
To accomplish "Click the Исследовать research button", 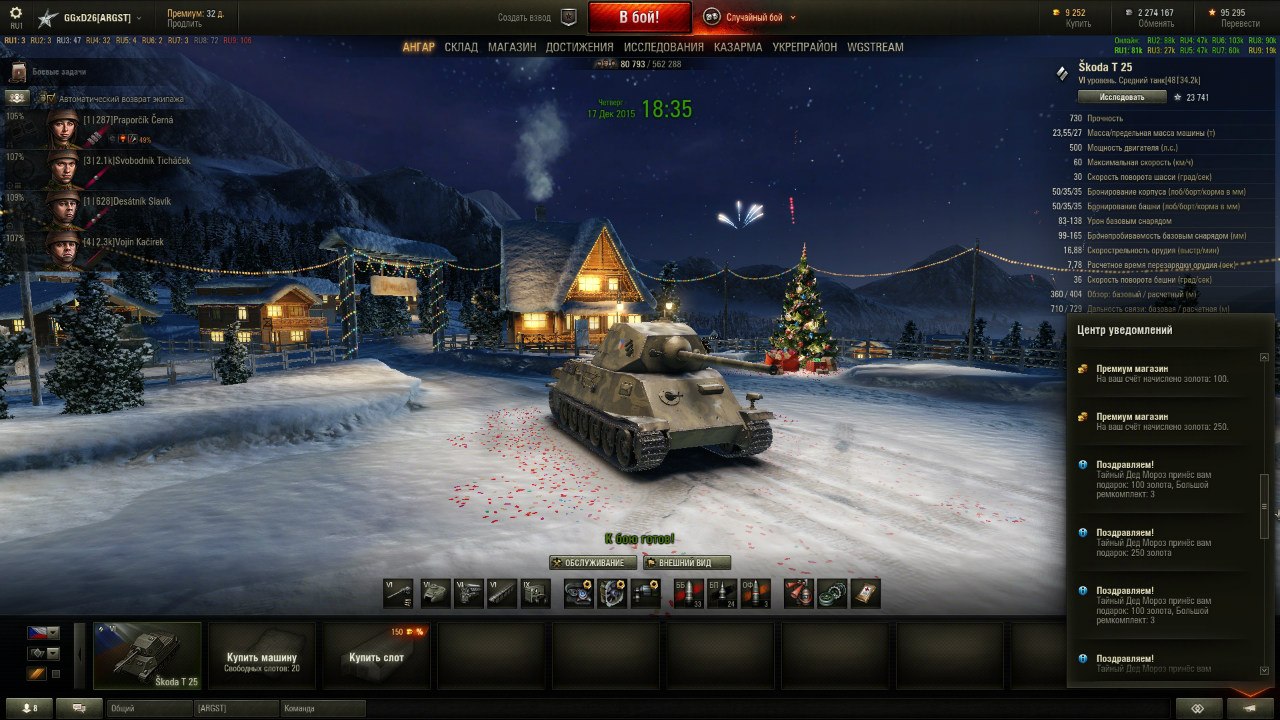I will (1122, 97).
